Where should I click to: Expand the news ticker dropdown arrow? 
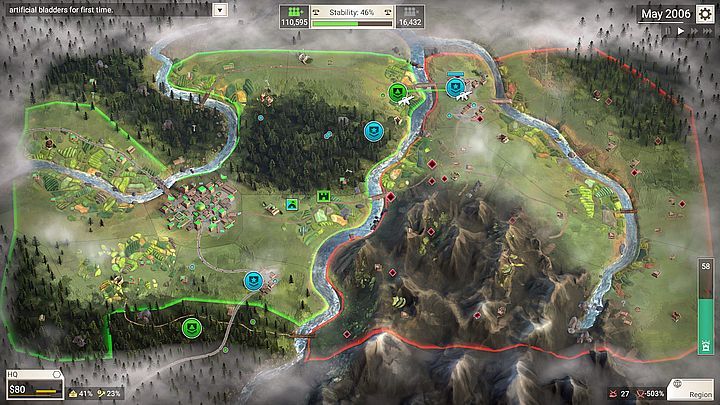pos(220,9)
